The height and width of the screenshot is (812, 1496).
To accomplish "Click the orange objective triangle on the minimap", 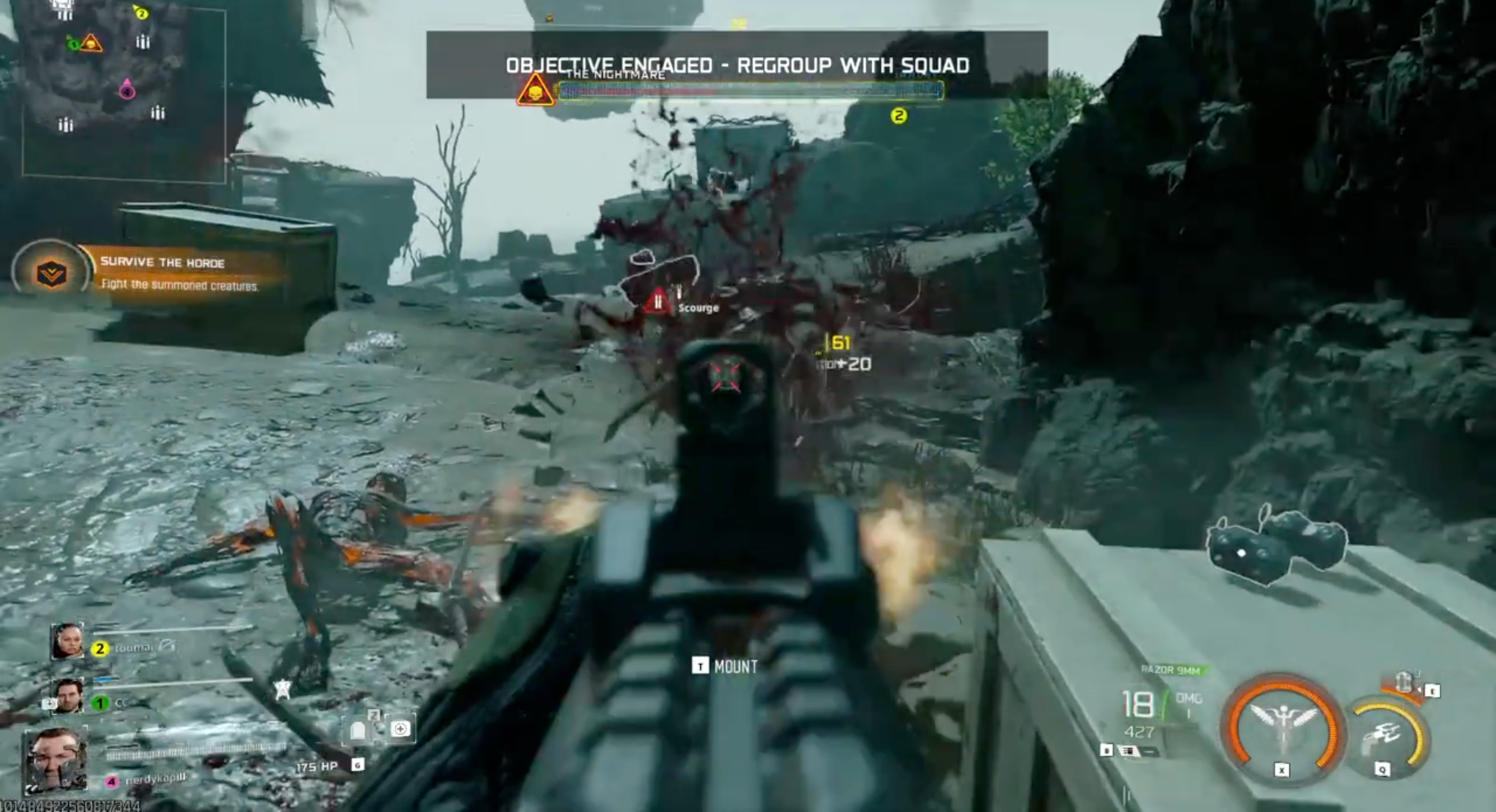I will [92, 43].
